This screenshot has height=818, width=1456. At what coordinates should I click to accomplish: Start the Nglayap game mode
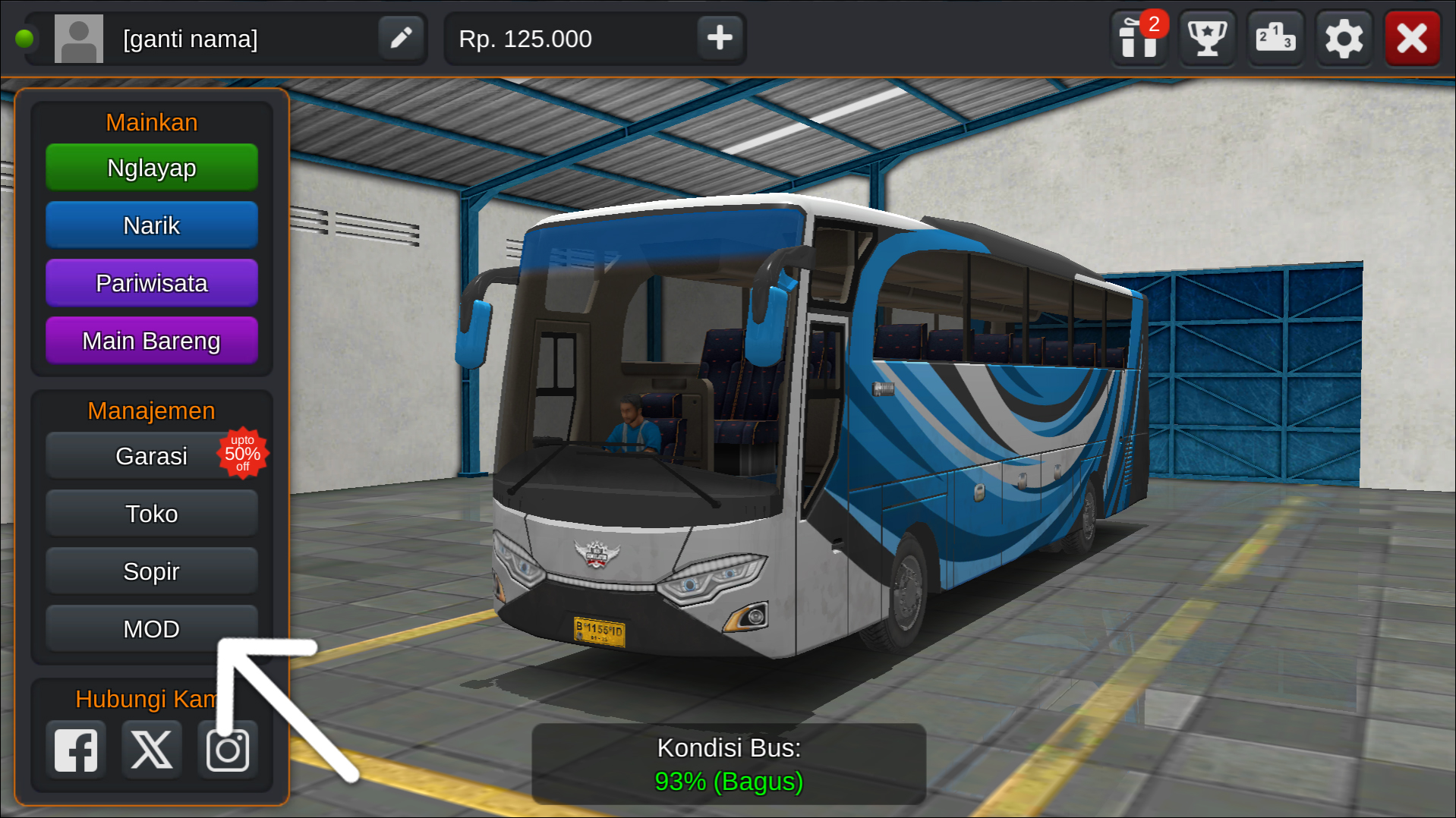click(151, 167)
